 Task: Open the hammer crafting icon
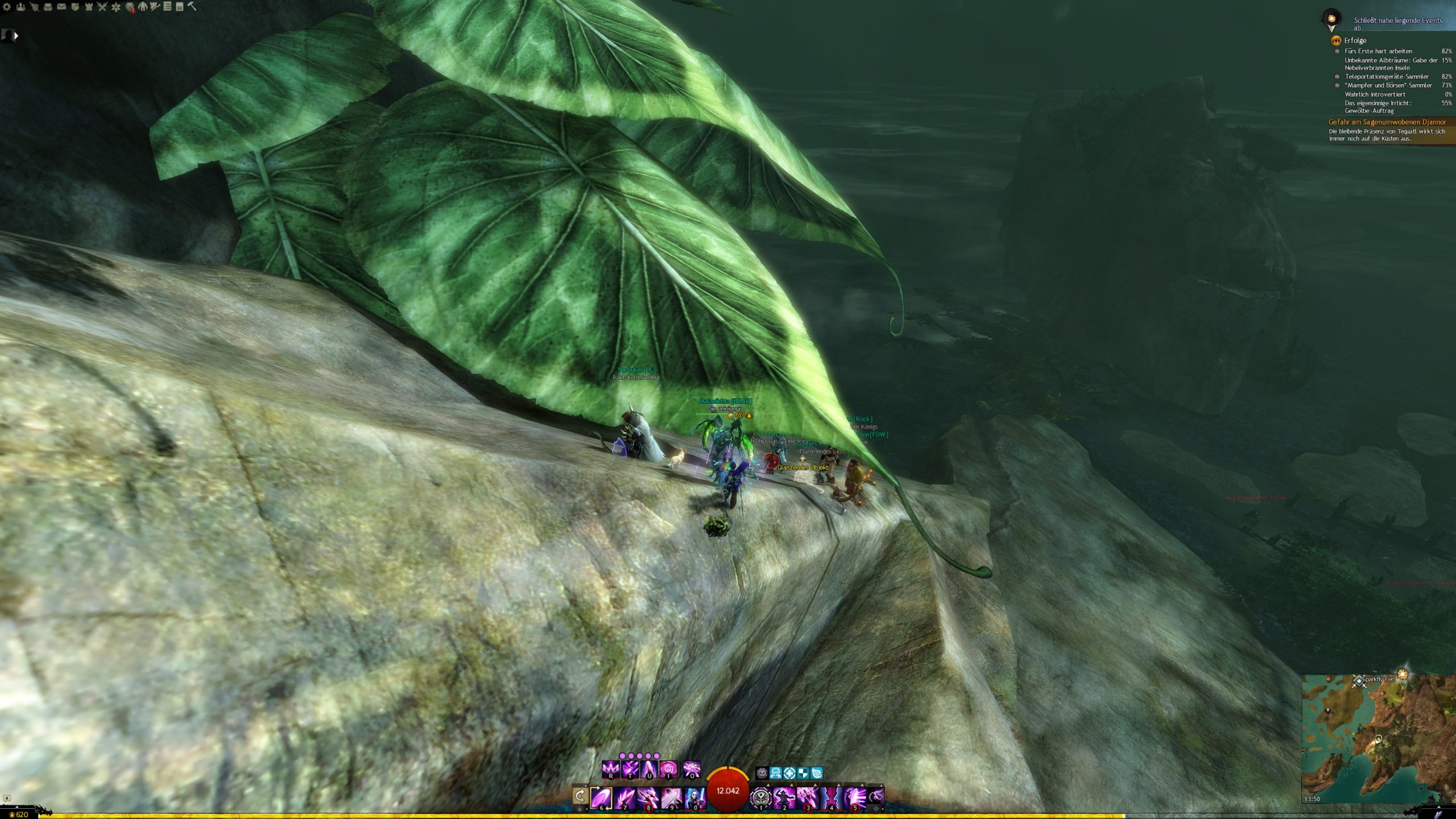pos(192,7)
